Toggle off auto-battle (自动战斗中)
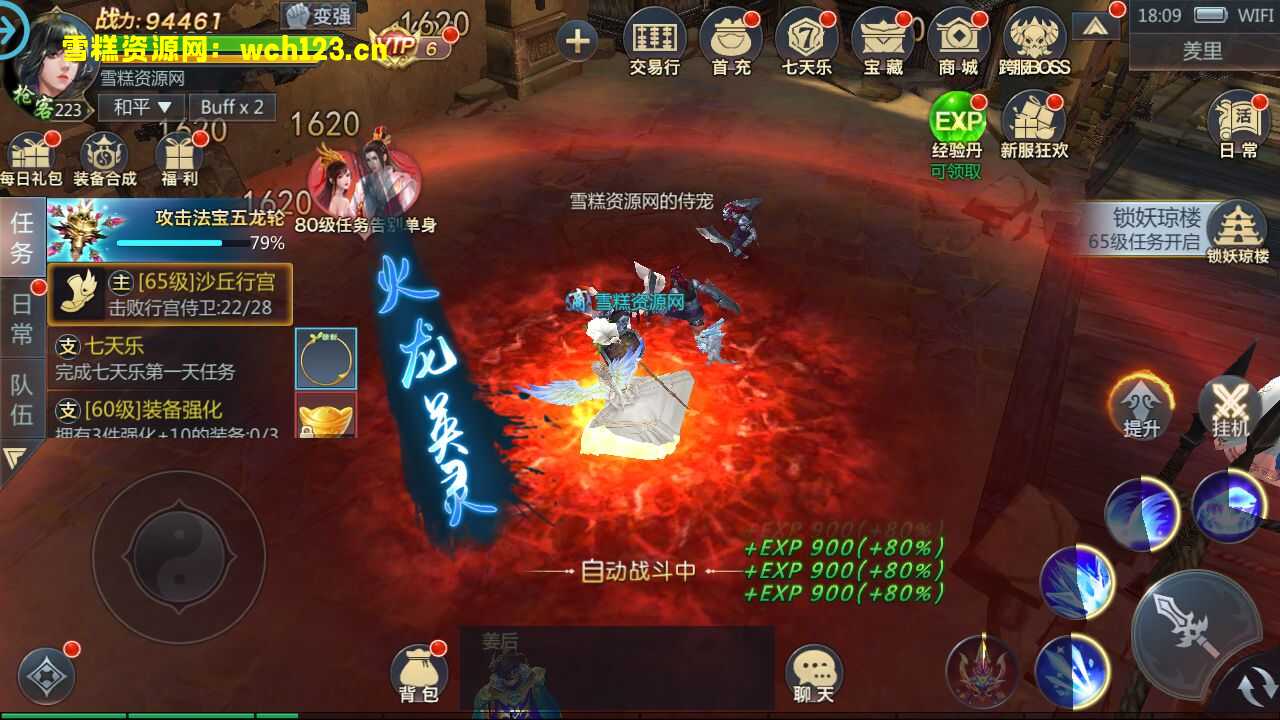 (640, 570)
